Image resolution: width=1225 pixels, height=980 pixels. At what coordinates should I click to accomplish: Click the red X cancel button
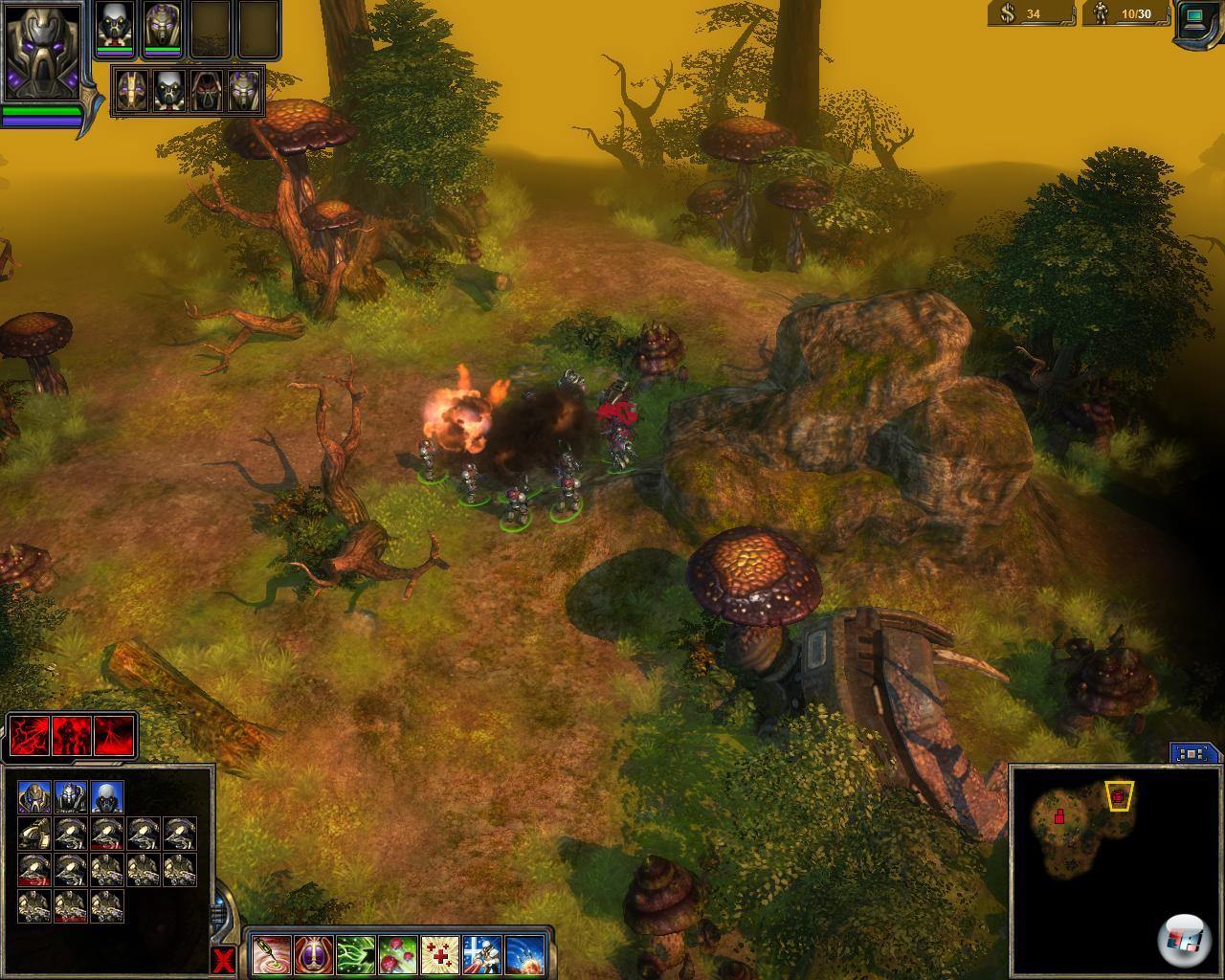(x=224, y=960)
